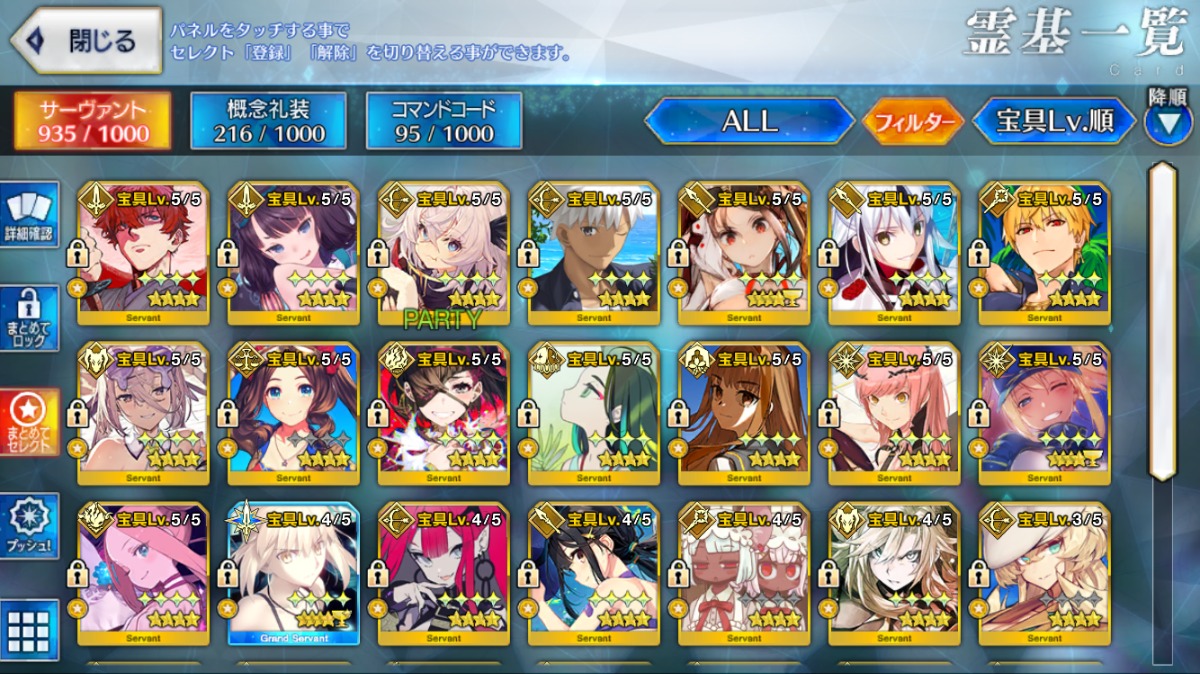1200x674 pixels.
Task: Show the コマンドコード tab
Action: pos(444,121)
